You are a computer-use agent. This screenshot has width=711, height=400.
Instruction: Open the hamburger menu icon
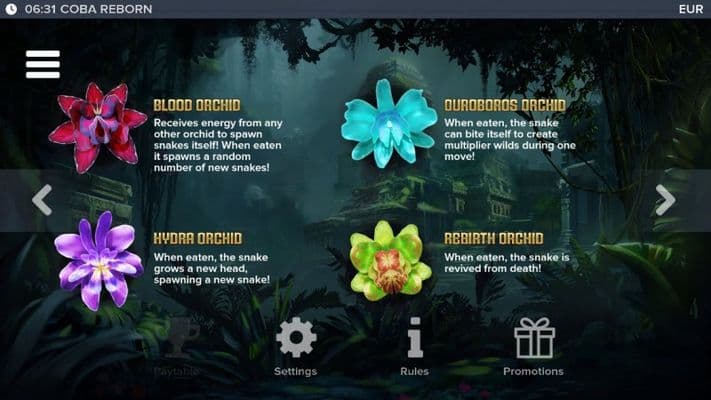tap(43, 64)
